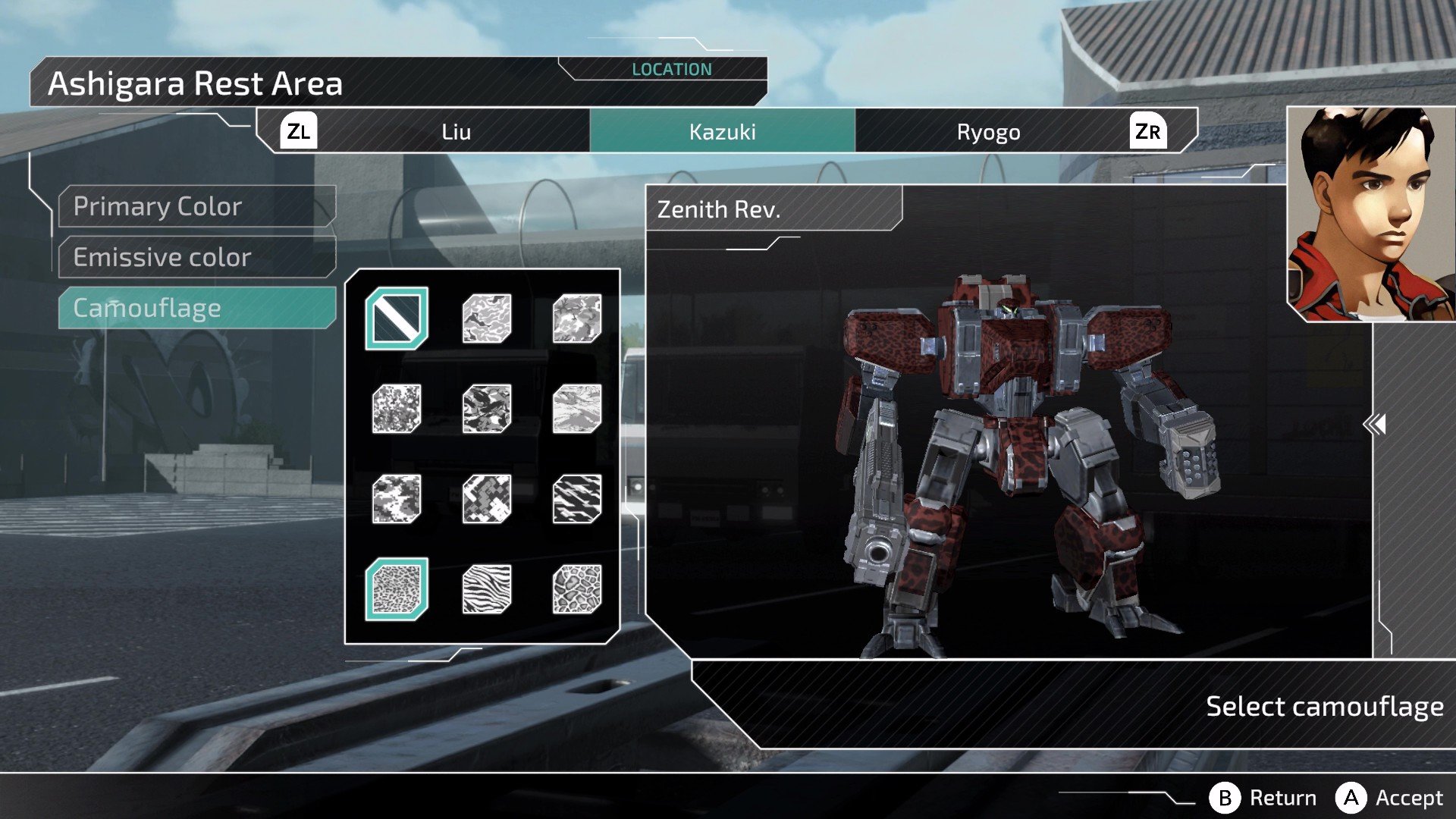
Task: Open the Primary Color options
Action: 157,206
